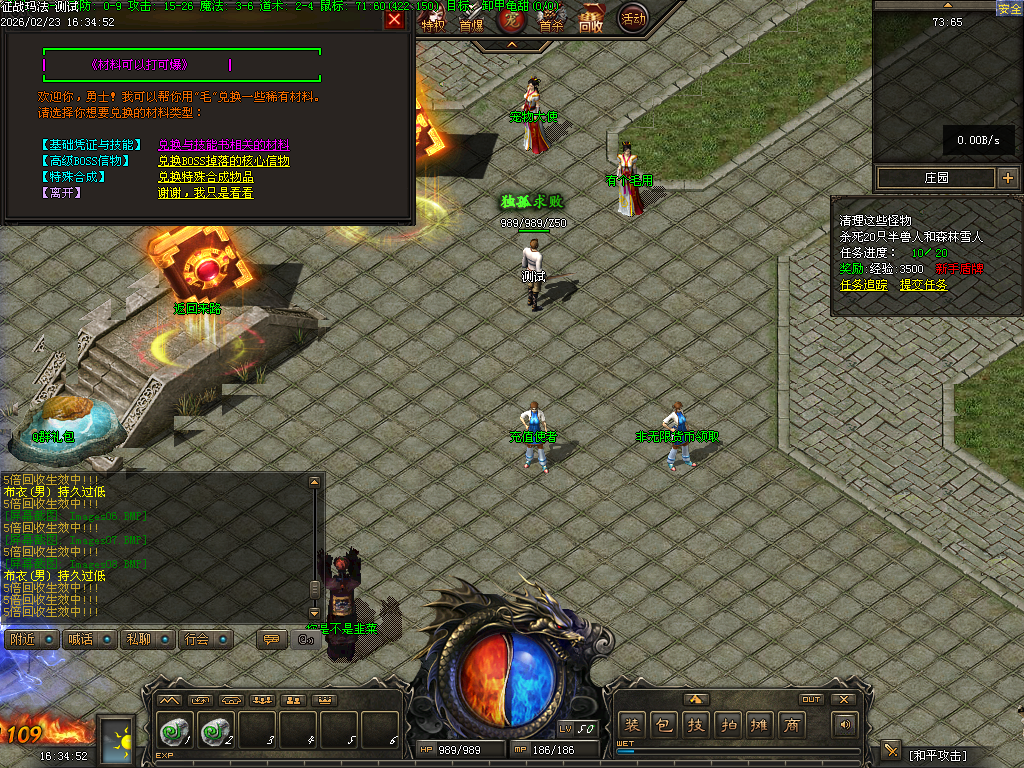Pick the 谢谢，我只是看看 leave option
This screenshot has height=768, width=1024.
pos(205,193)
